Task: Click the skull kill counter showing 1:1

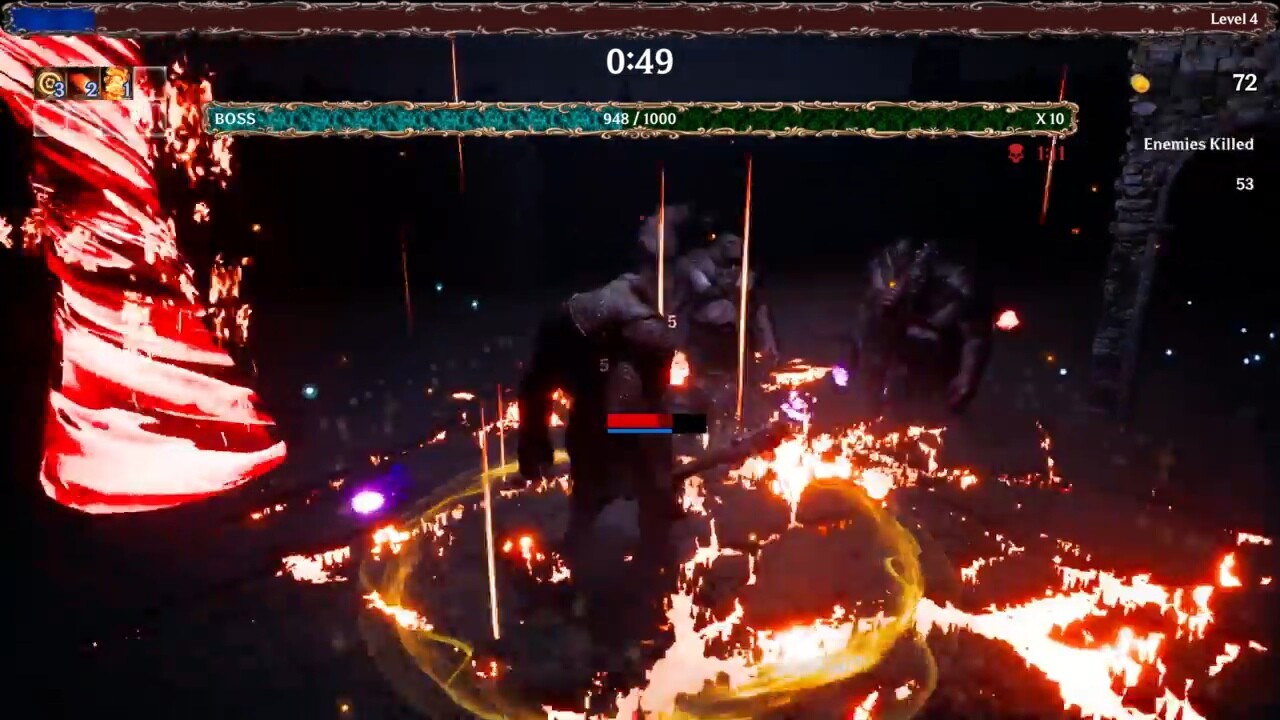Action: point(1052,155)
